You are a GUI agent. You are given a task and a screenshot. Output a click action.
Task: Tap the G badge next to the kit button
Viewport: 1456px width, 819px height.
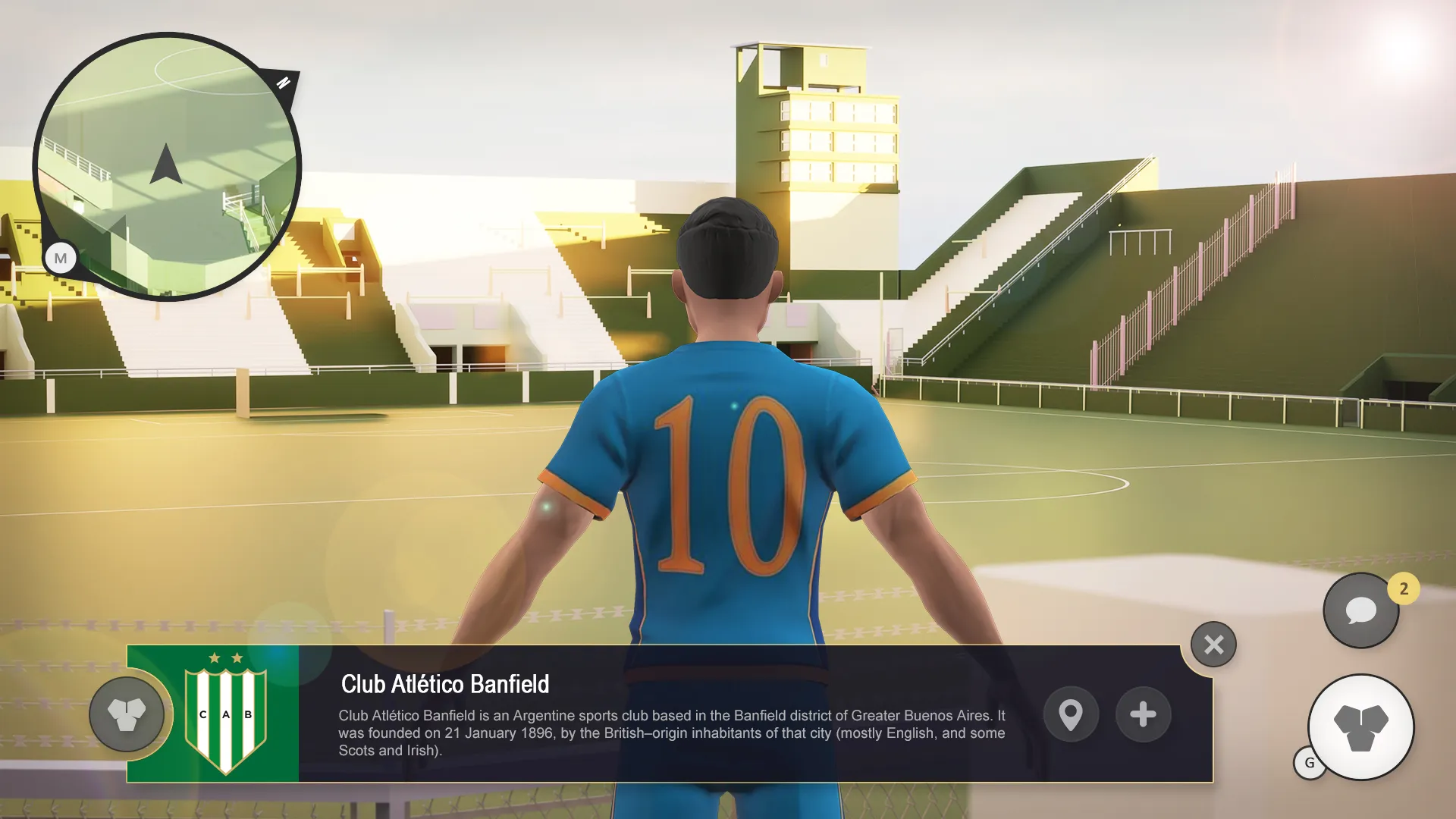(x=1307, y=764)
